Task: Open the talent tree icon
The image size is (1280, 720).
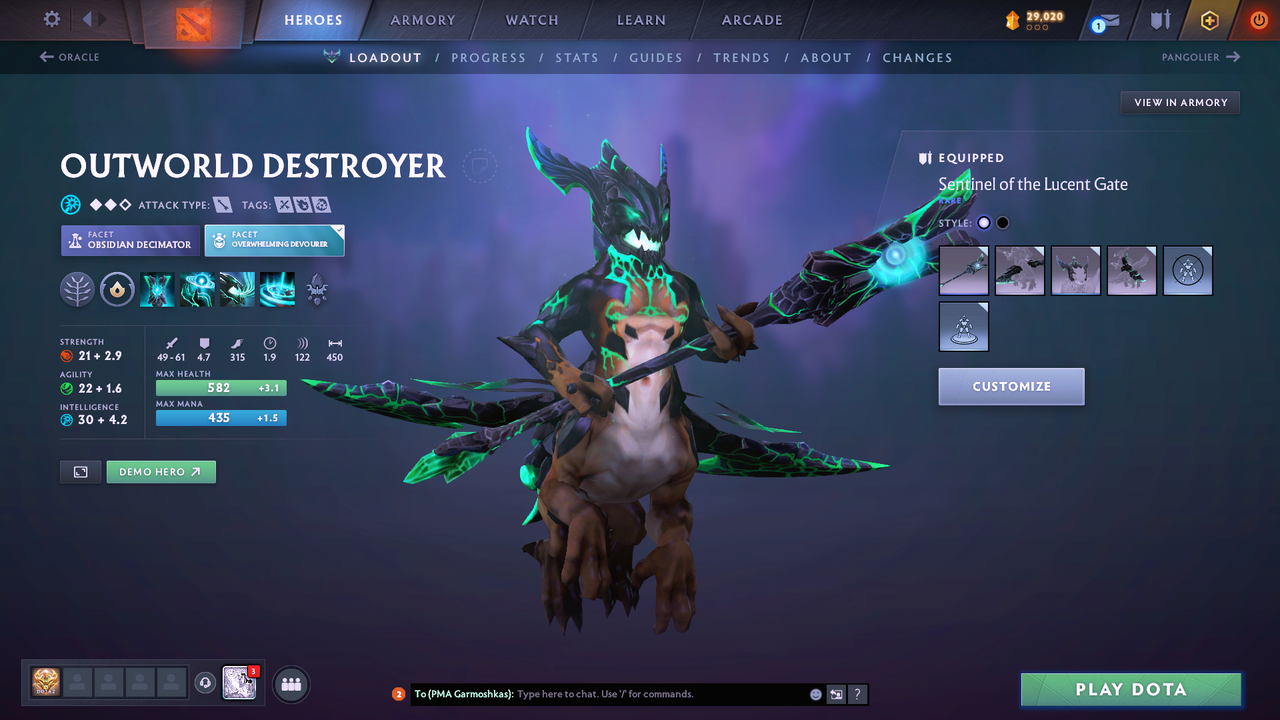Action: [x=77, y=289]
